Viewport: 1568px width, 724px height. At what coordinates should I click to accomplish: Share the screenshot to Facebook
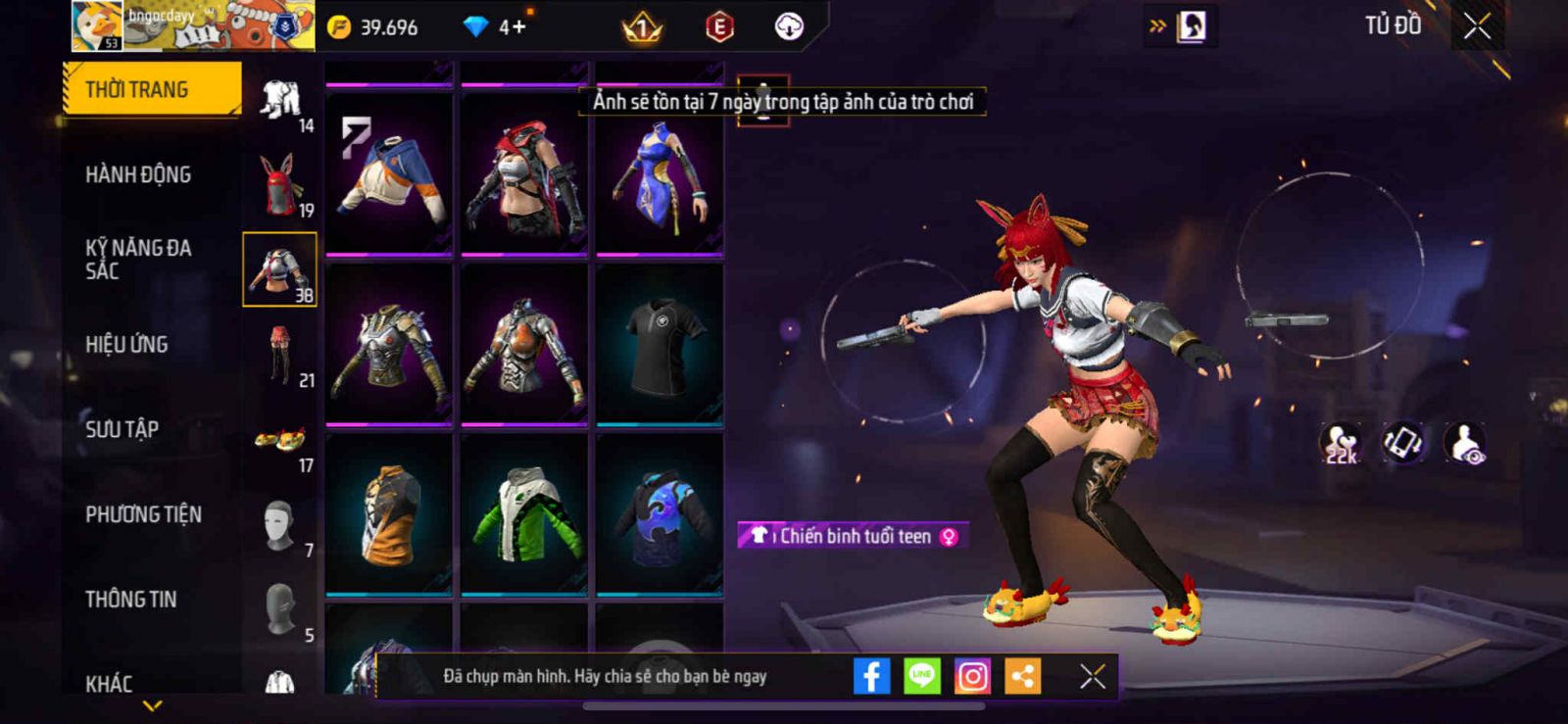[x=871, y=676]
